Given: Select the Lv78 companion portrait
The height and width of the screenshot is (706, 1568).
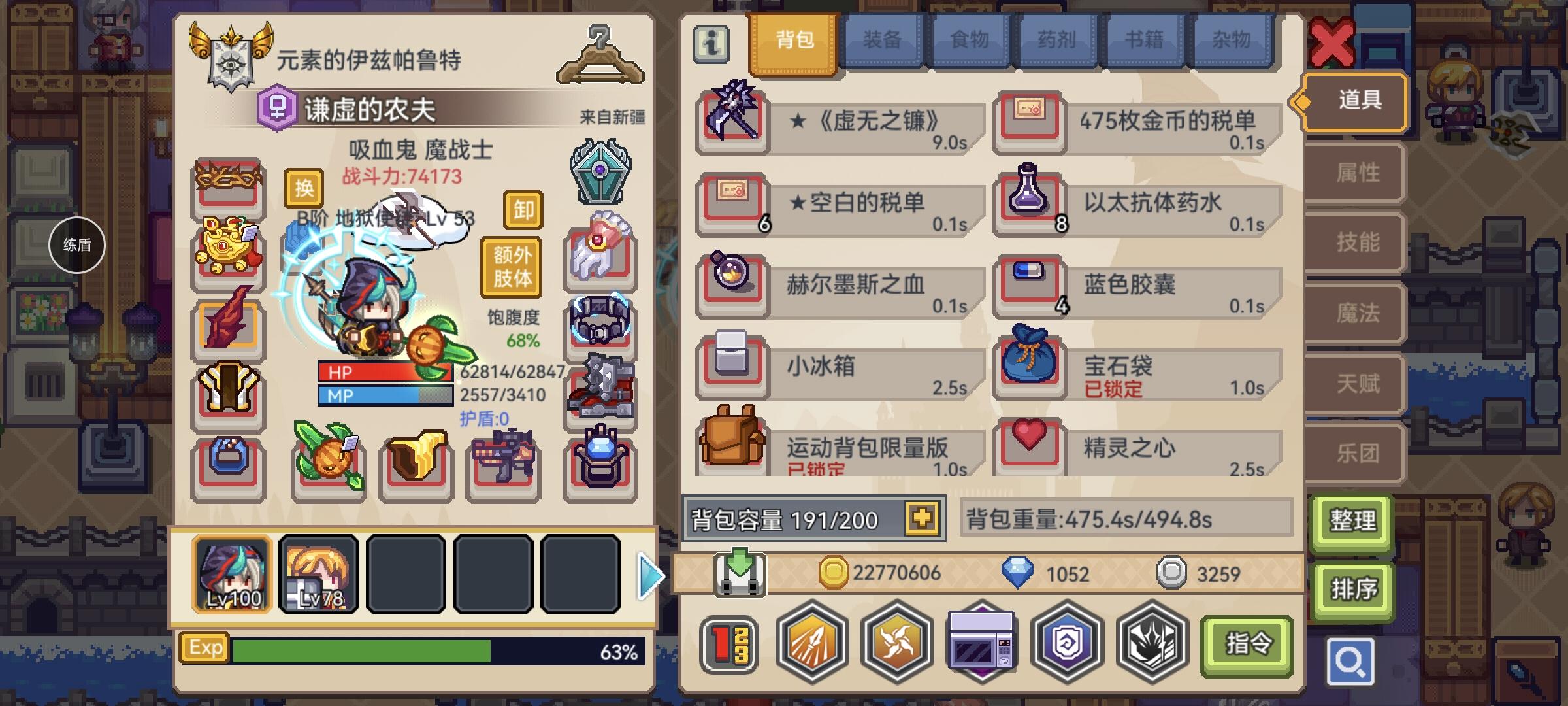Looking at the screenshot, I should [318, 574].
